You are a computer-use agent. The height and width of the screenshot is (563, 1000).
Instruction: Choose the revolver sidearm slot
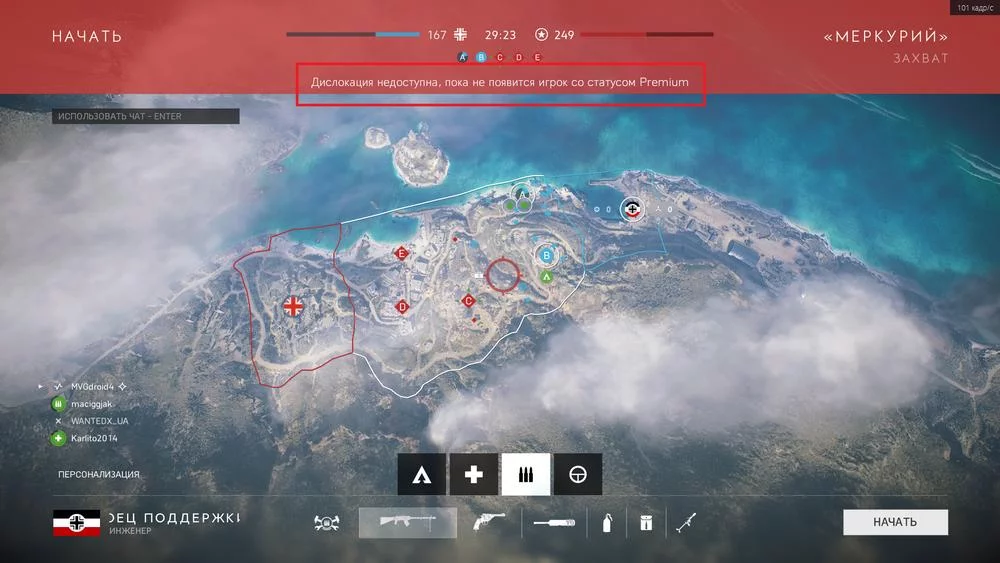(488, 522)
